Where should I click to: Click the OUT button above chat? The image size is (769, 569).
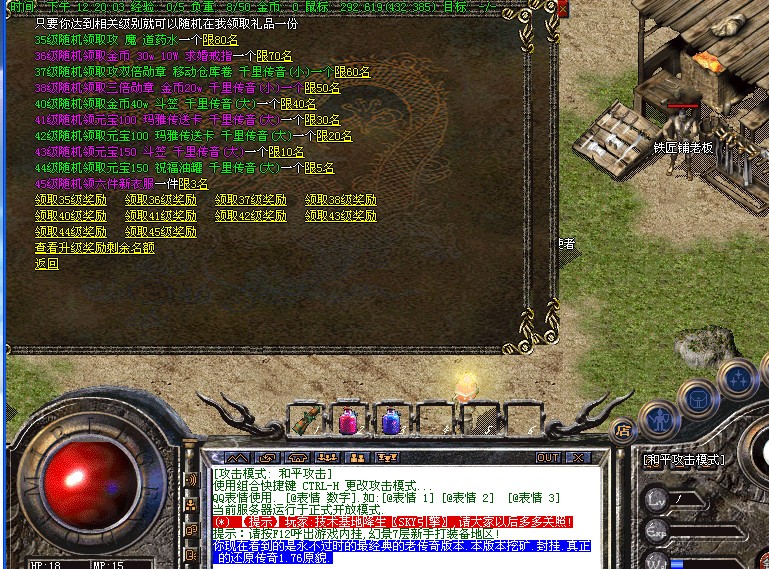tap(547, 458)
